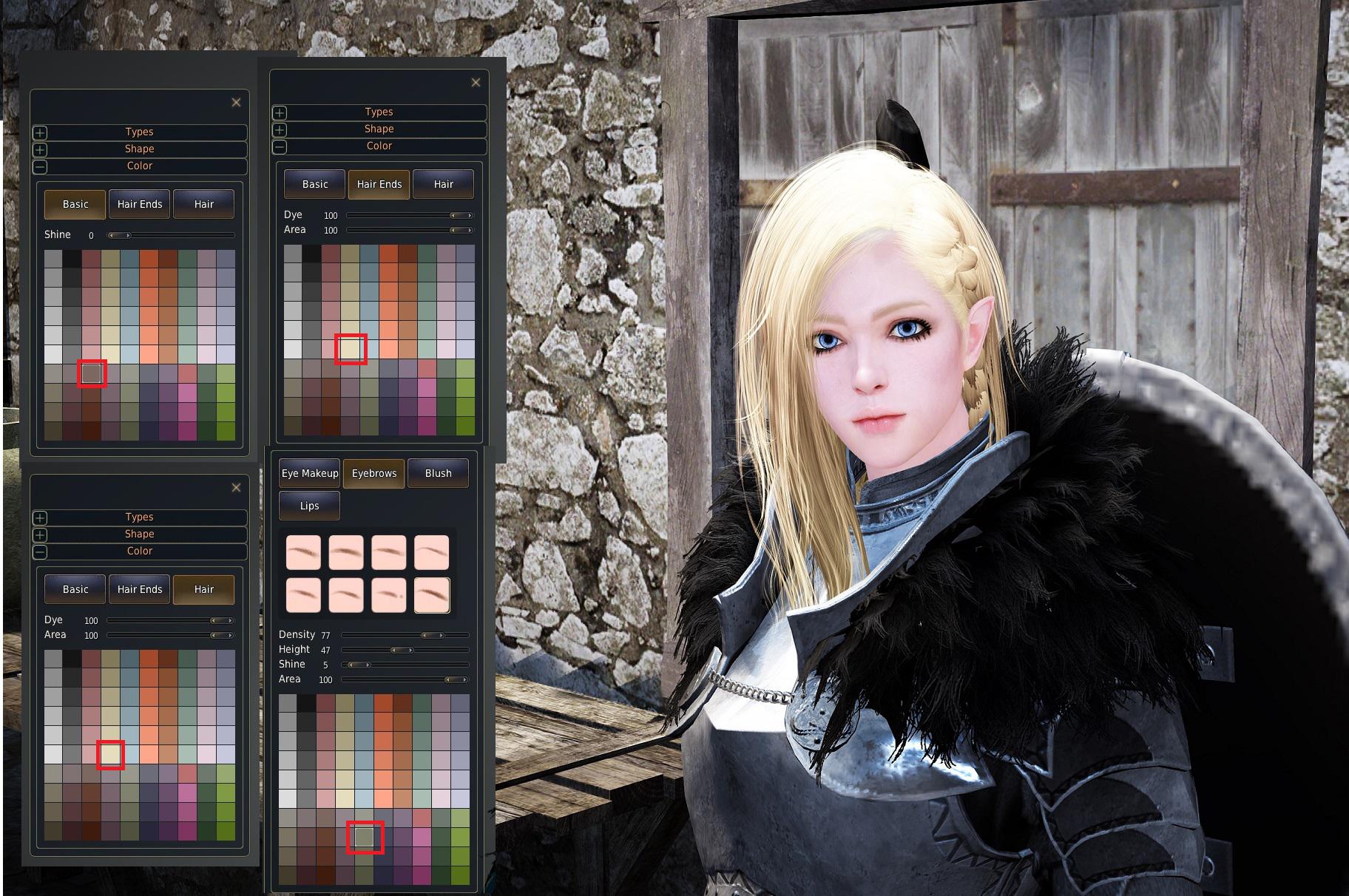The image size is (1349, 896).
Task: Choose the first eyebrow style in the bottom row
Action: click(303, 595)
